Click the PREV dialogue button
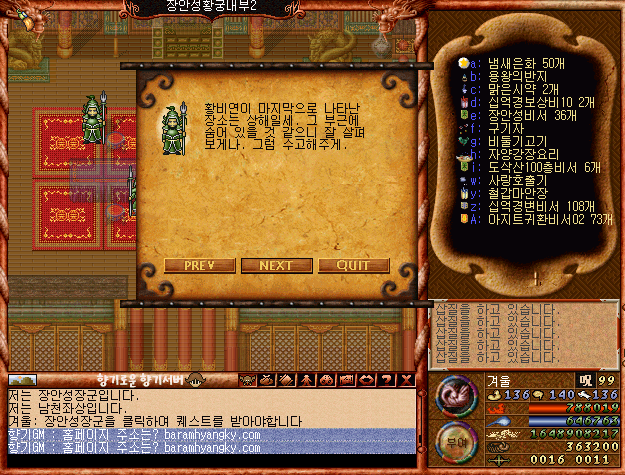The width and height of the screenshot is (625, 475). click(199, 265)
